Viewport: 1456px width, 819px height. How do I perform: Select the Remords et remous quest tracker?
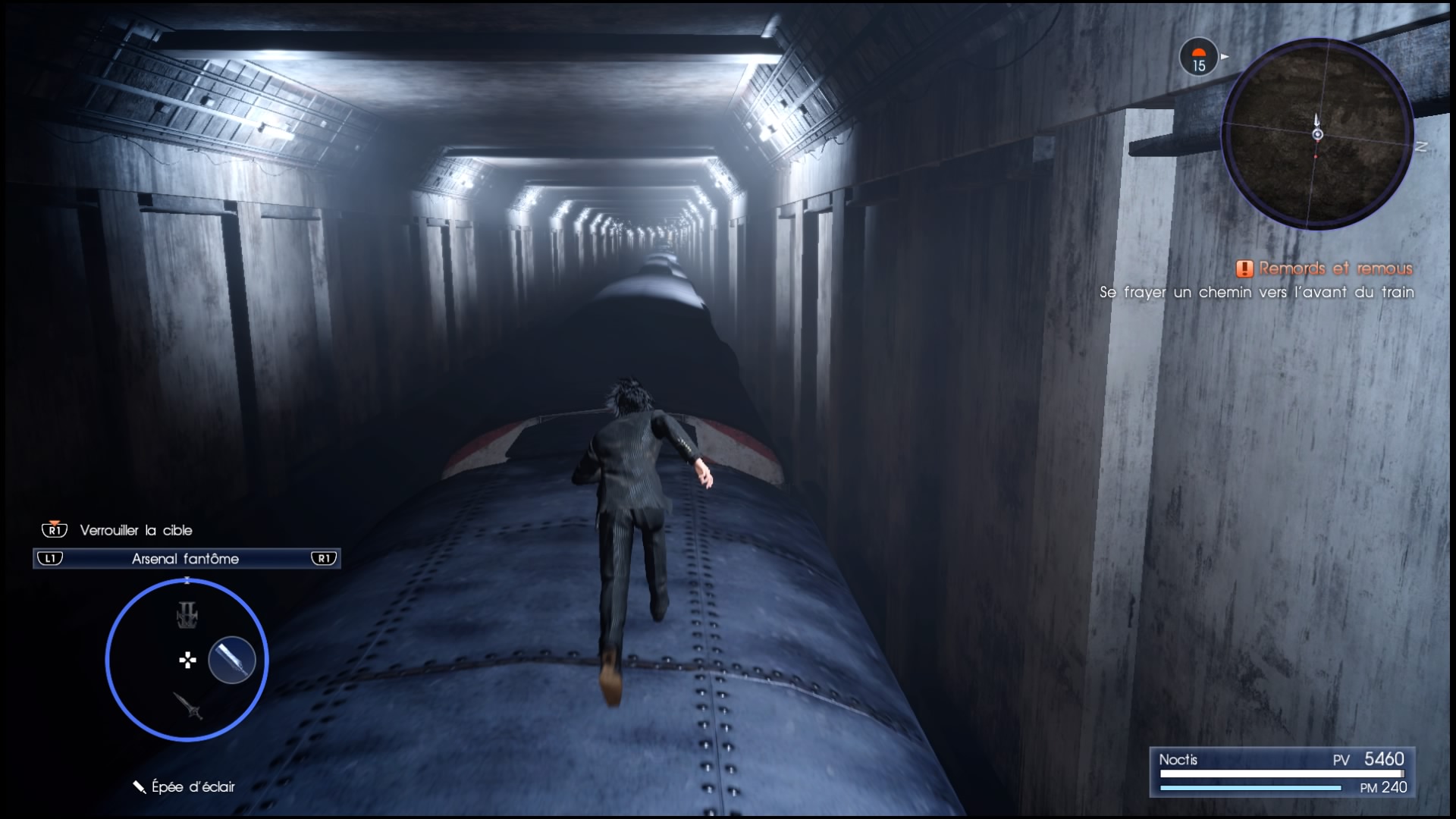(x=1326, y=268)
